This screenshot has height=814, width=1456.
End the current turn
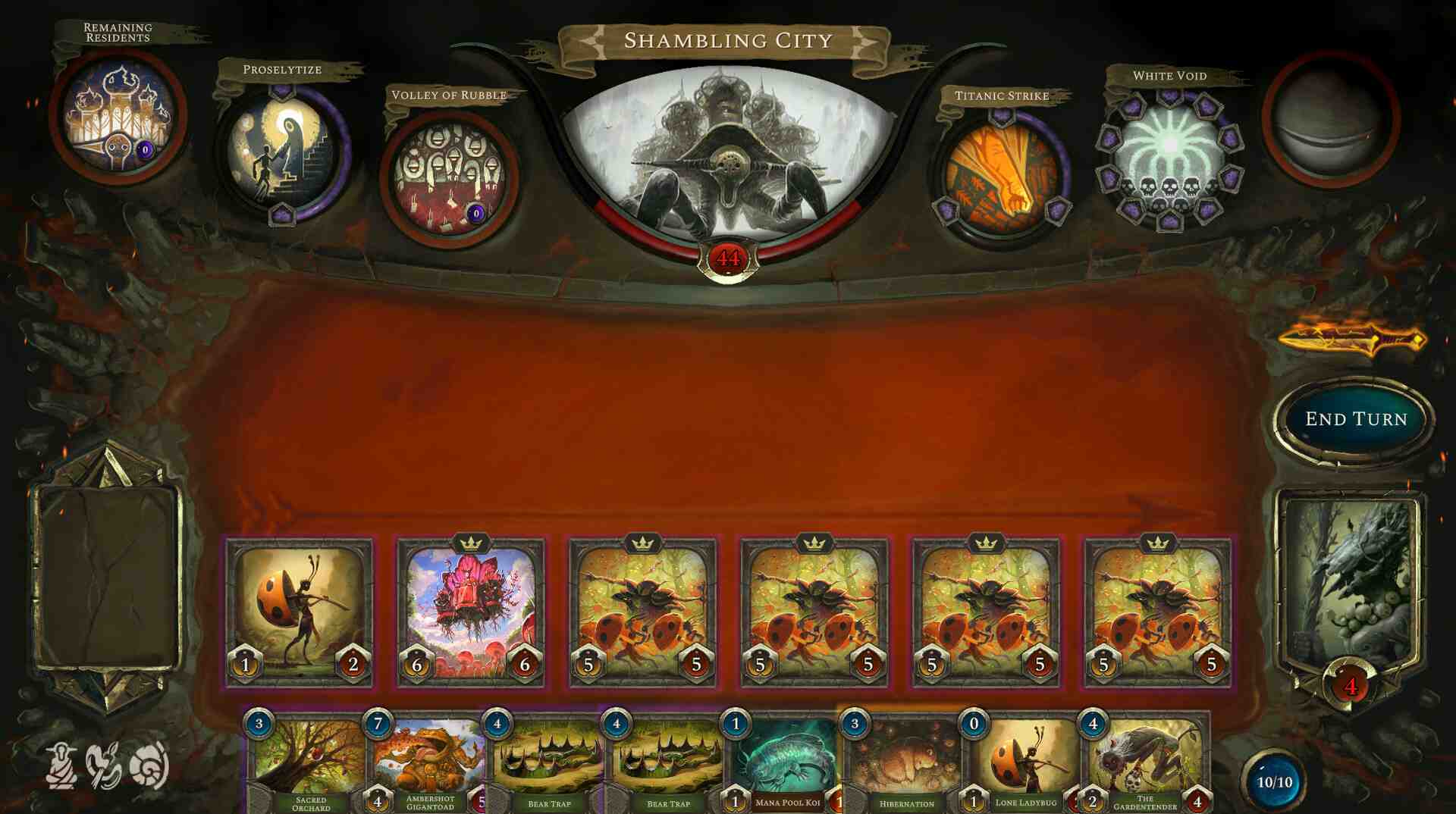pyautogui.click(x=1355, y=419)
